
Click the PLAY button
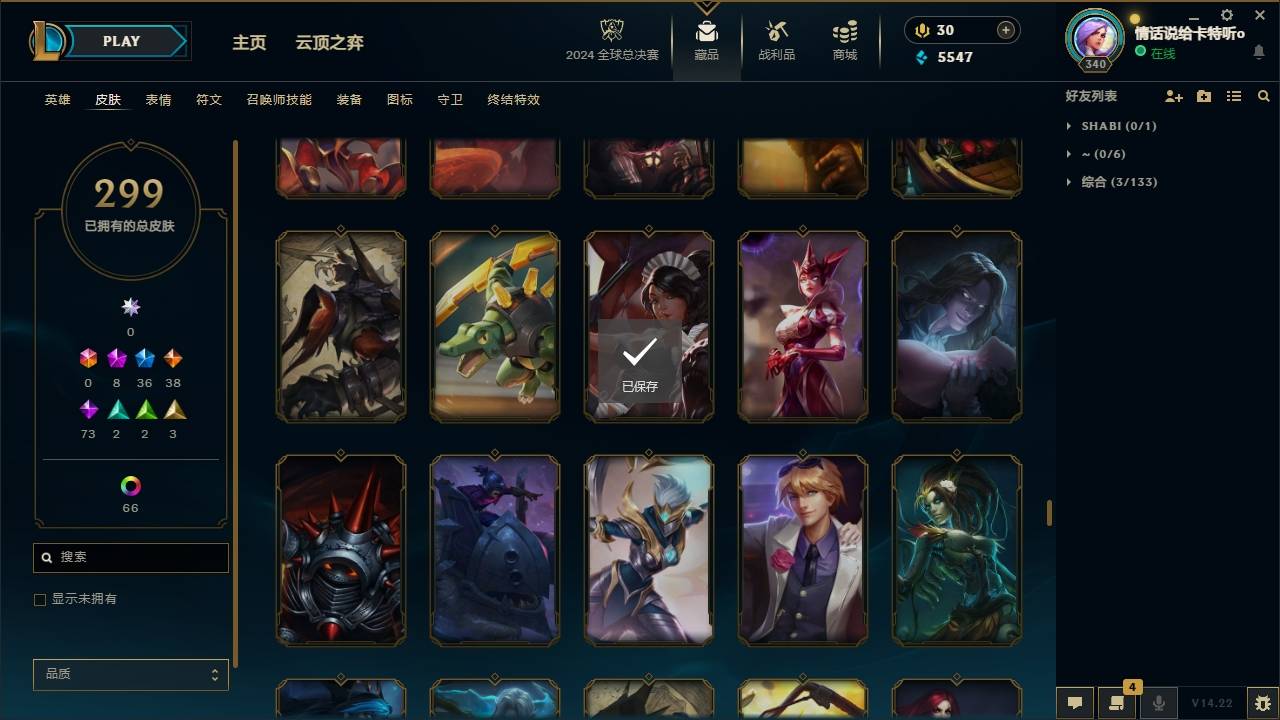pos(120,41)
